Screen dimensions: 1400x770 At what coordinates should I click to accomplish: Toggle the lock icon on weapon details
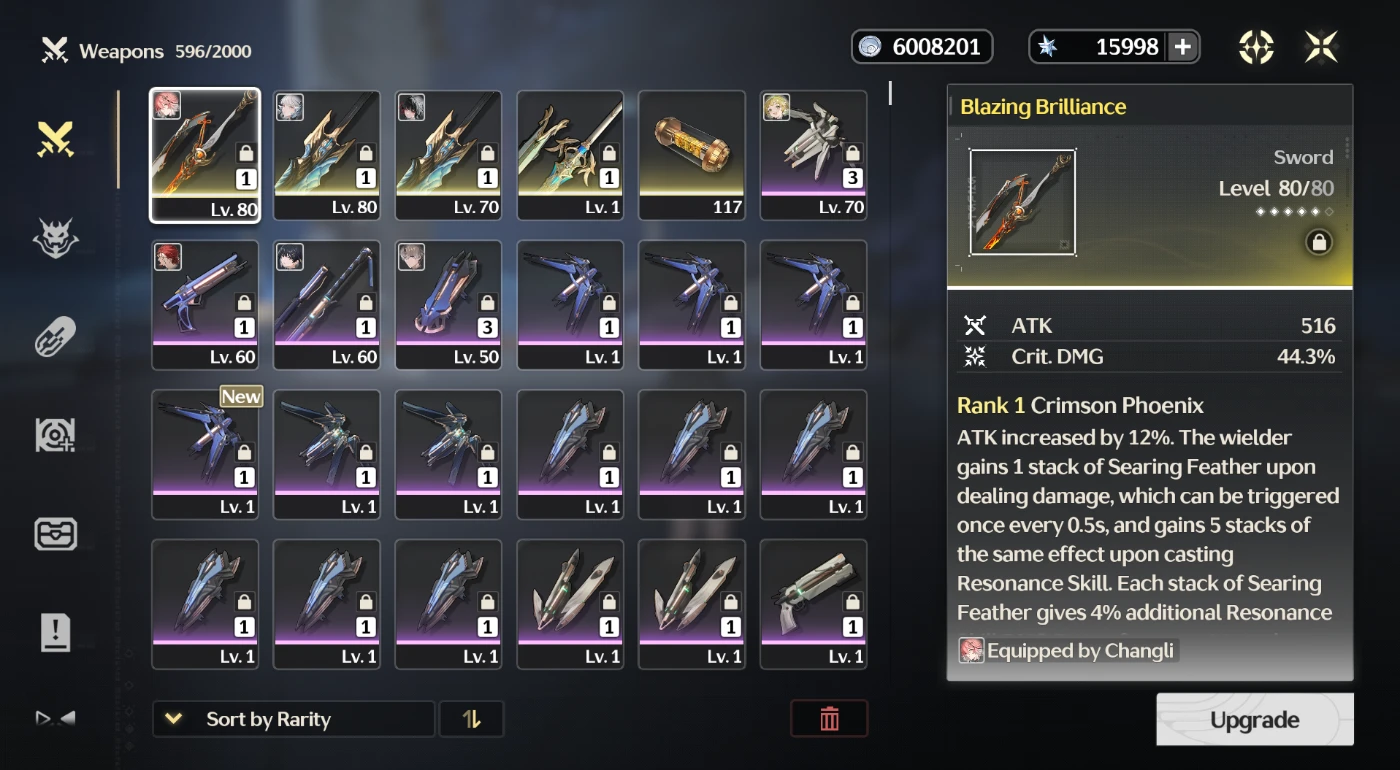tap(1319, 242)
